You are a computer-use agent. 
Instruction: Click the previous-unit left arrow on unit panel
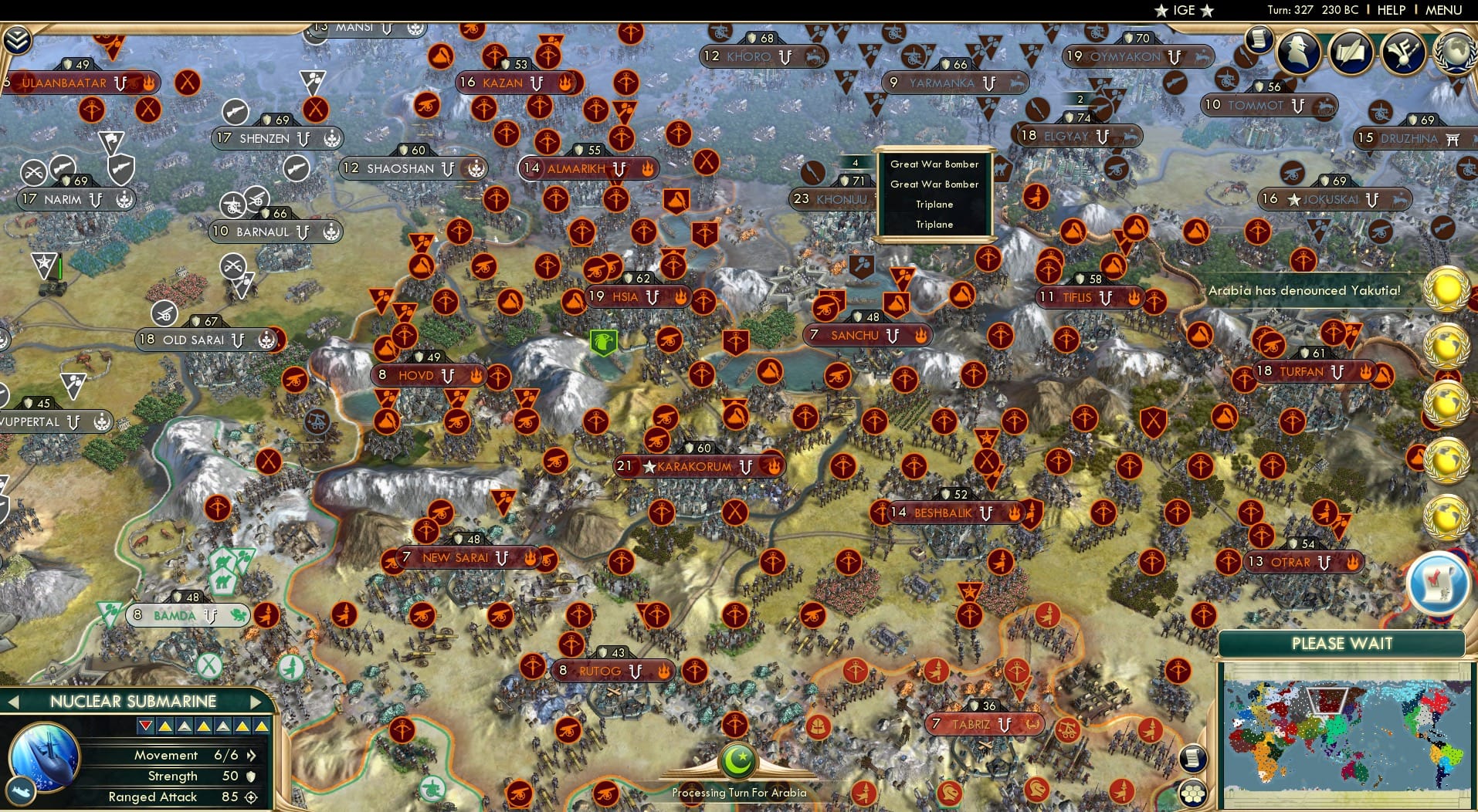coord(12,702)
